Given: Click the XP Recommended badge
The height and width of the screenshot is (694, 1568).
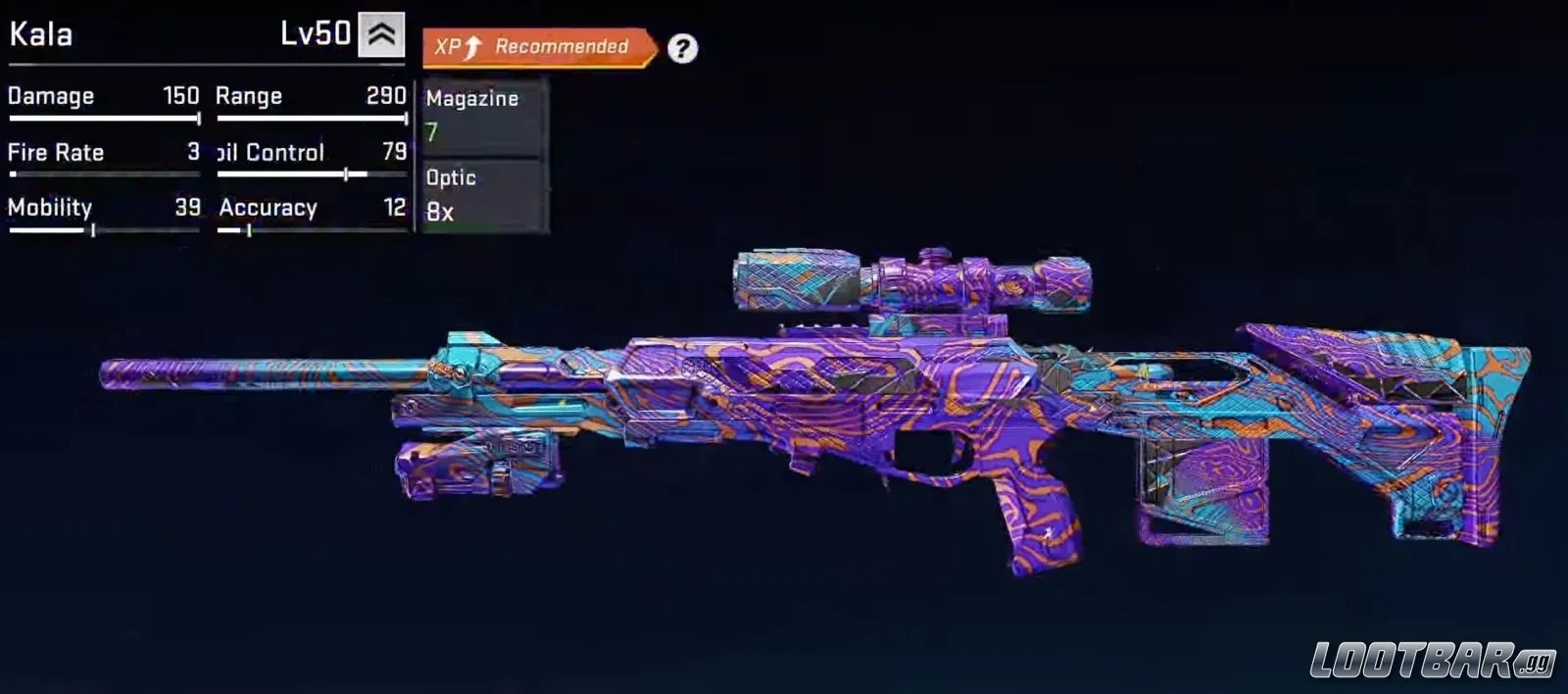Looking at the screenshot, I should 538,47.
